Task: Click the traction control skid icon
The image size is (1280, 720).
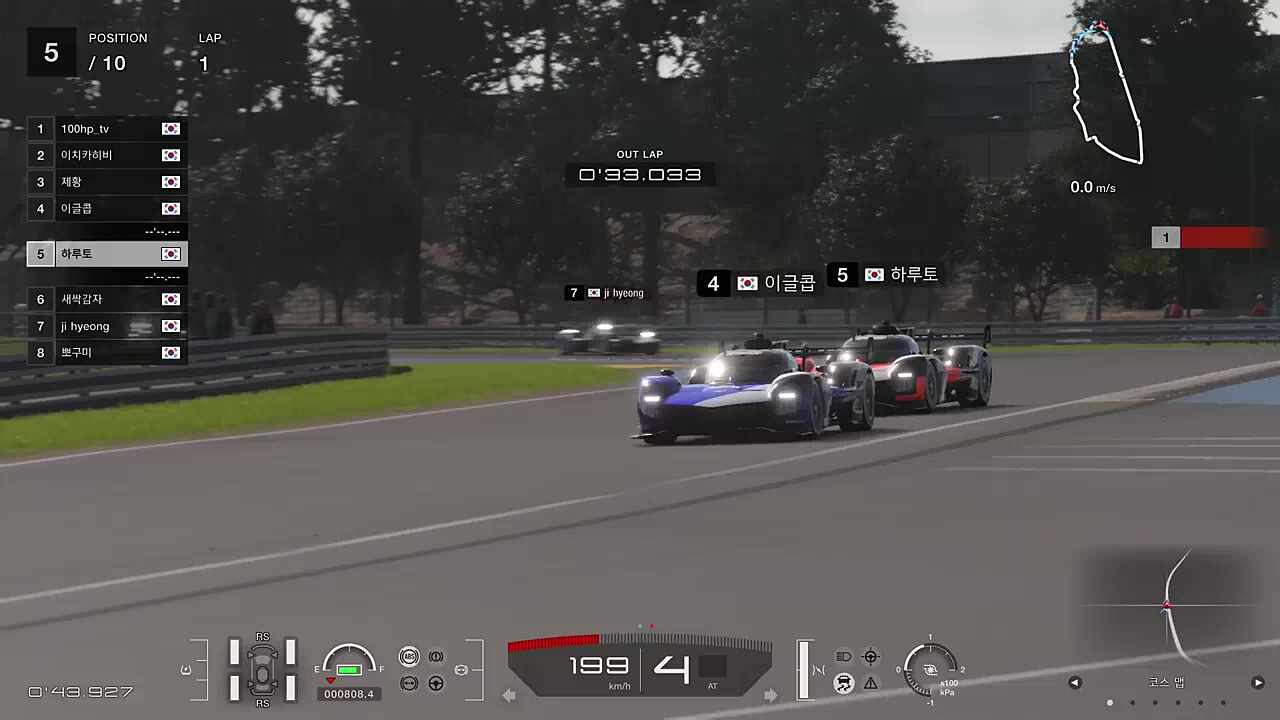Action: coord(843,683)
